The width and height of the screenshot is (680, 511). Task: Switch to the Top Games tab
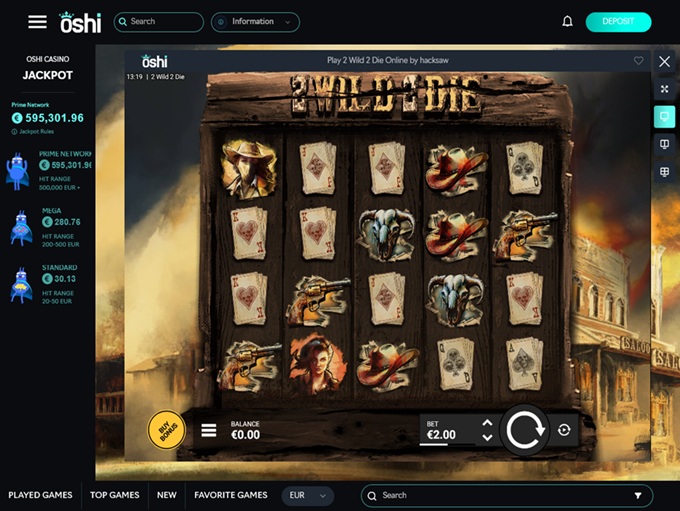pos(115,495)
